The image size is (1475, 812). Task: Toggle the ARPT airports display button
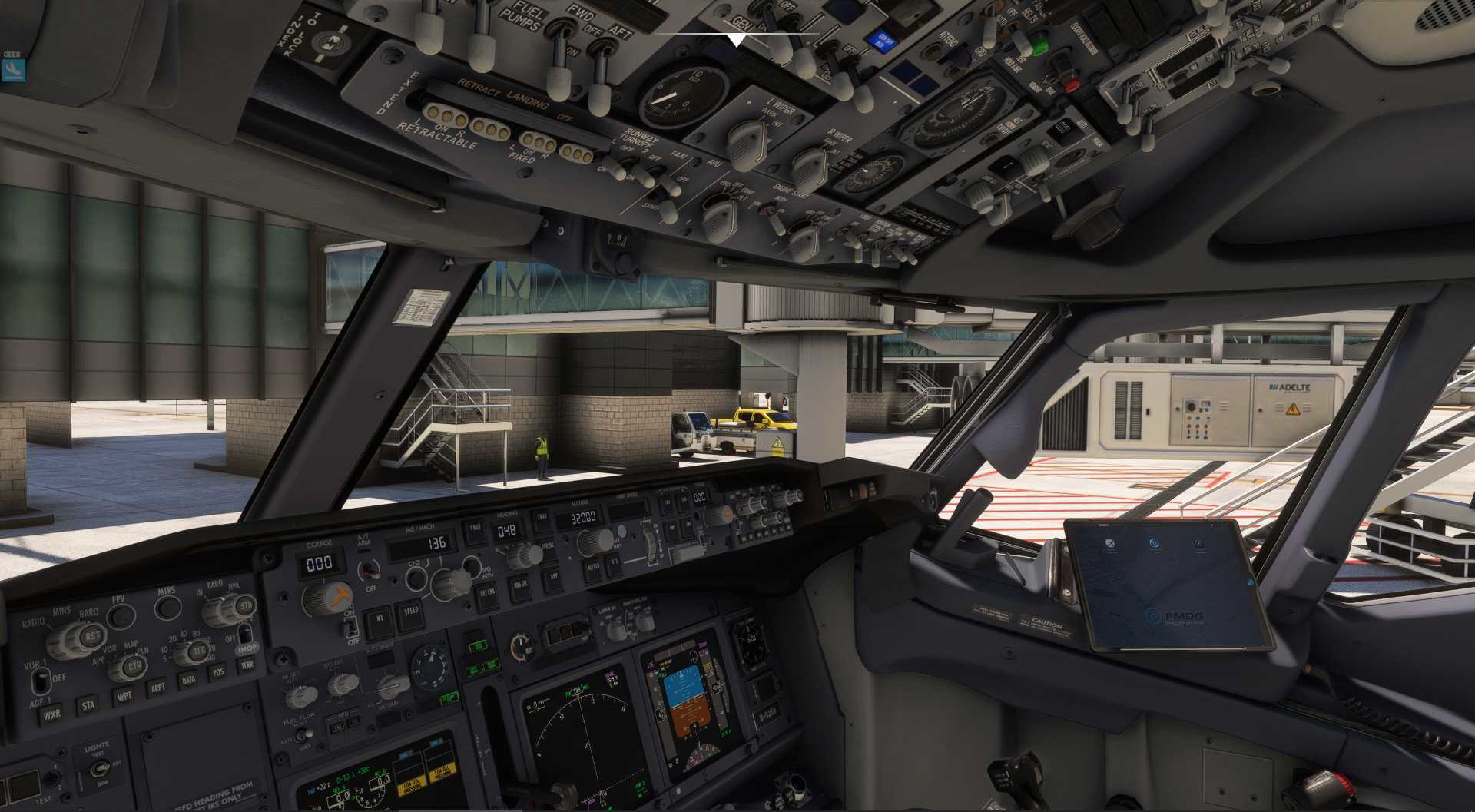tap(157, 687)
